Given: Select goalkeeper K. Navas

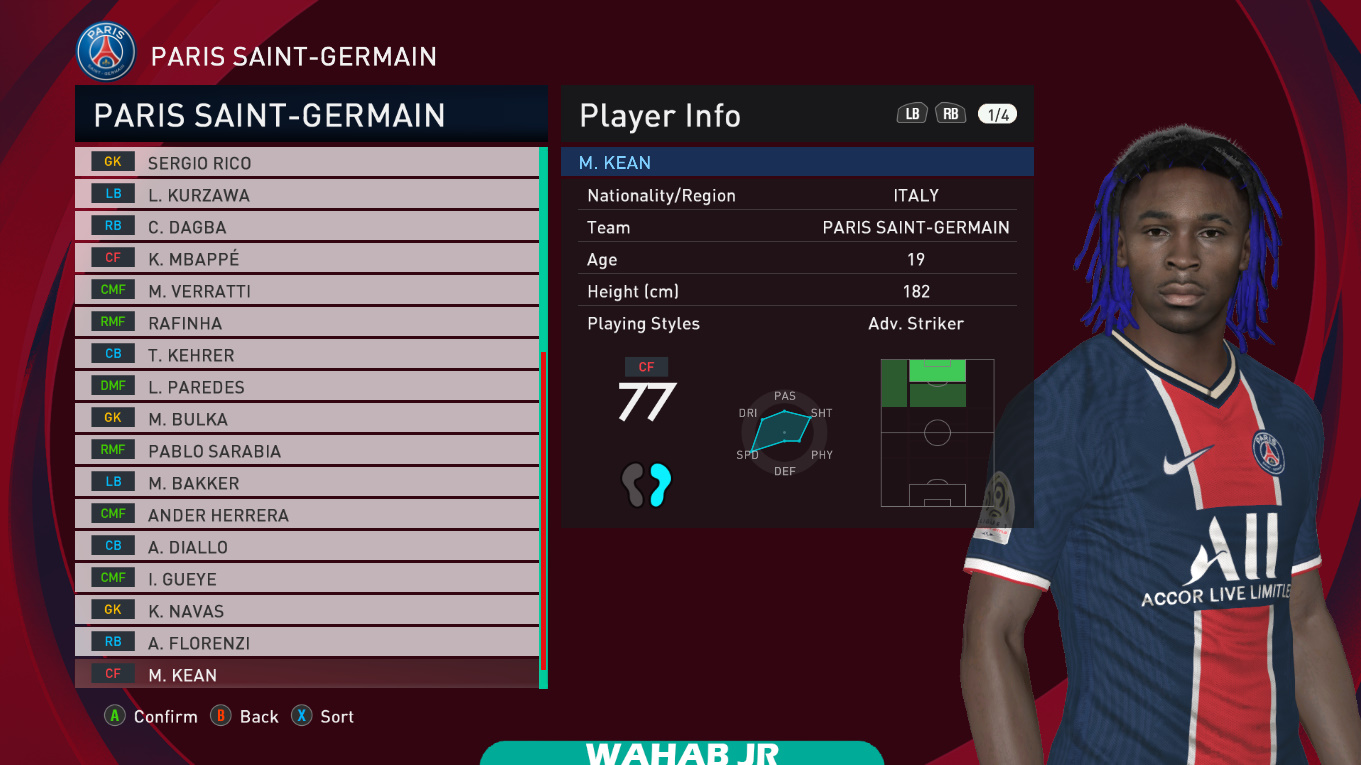Looking at the screenshot, I should (x=306, y=611).
